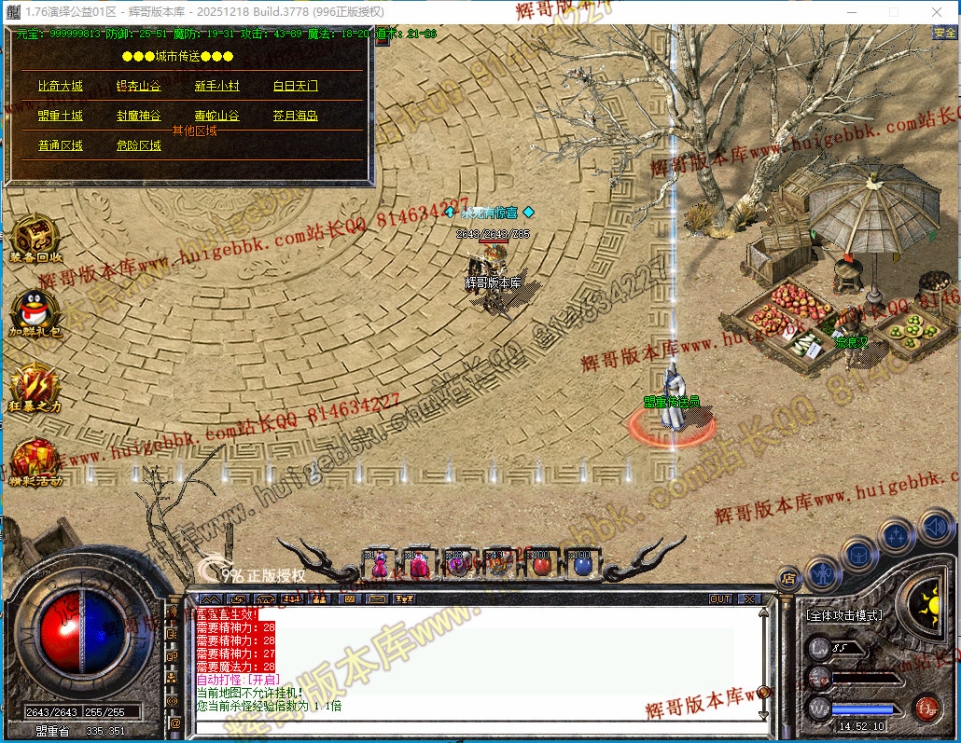This screenshot has height=743, width=961.
Task: Use the blue mana potion belt slot
Action: tap(582, 564)
